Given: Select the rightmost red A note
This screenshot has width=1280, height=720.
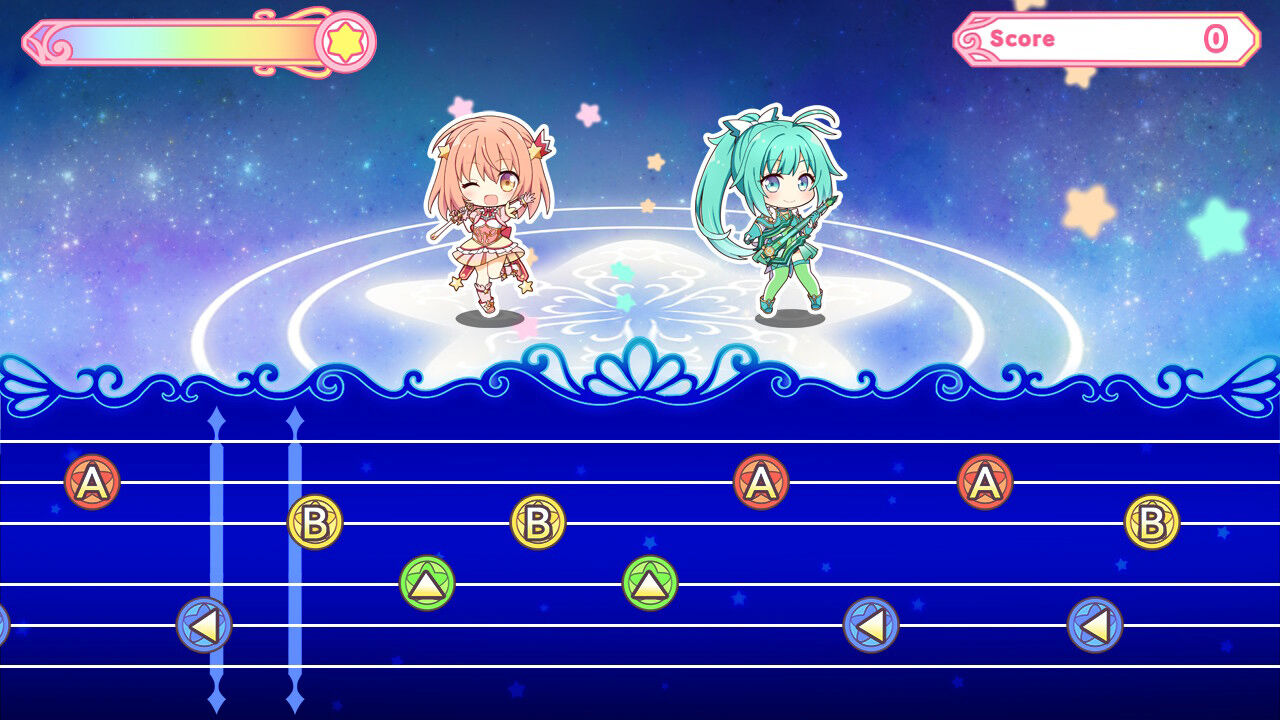Looking at the screenshot, I should pos(983,480).
